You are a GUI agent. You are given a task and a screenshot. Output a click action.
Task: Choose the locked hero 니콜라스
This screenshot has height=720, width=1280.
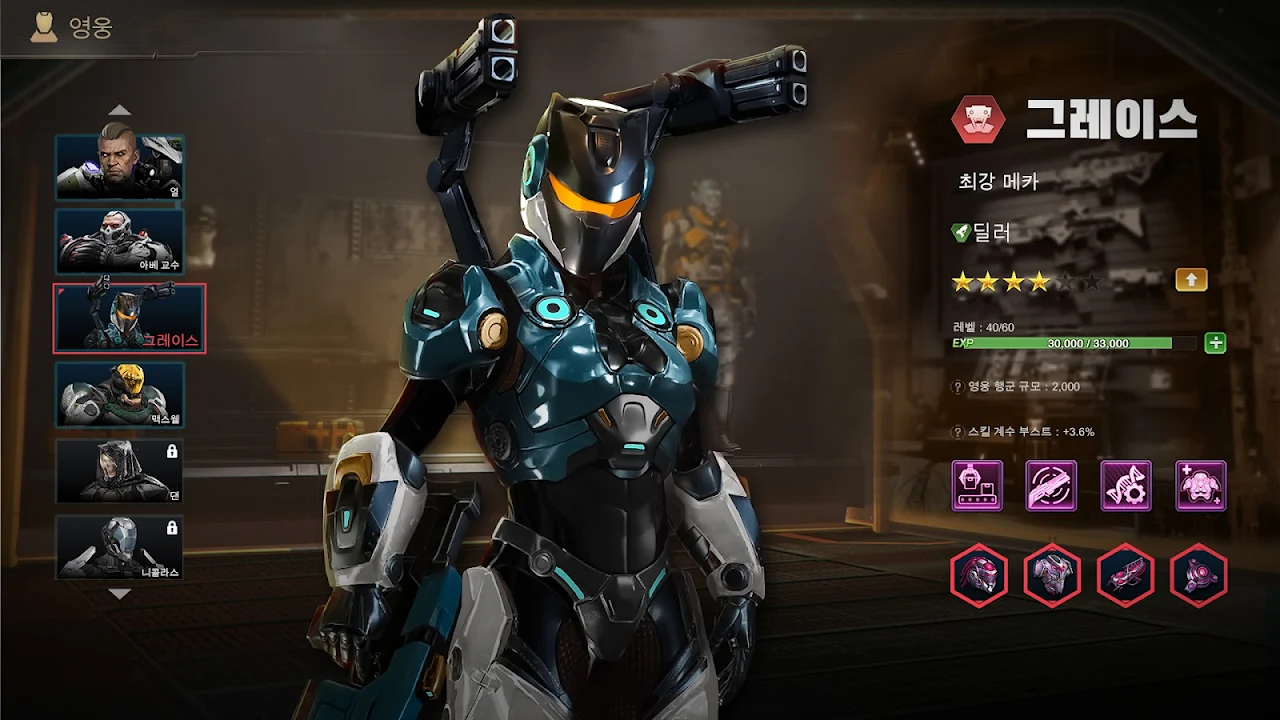coord(120,547)
